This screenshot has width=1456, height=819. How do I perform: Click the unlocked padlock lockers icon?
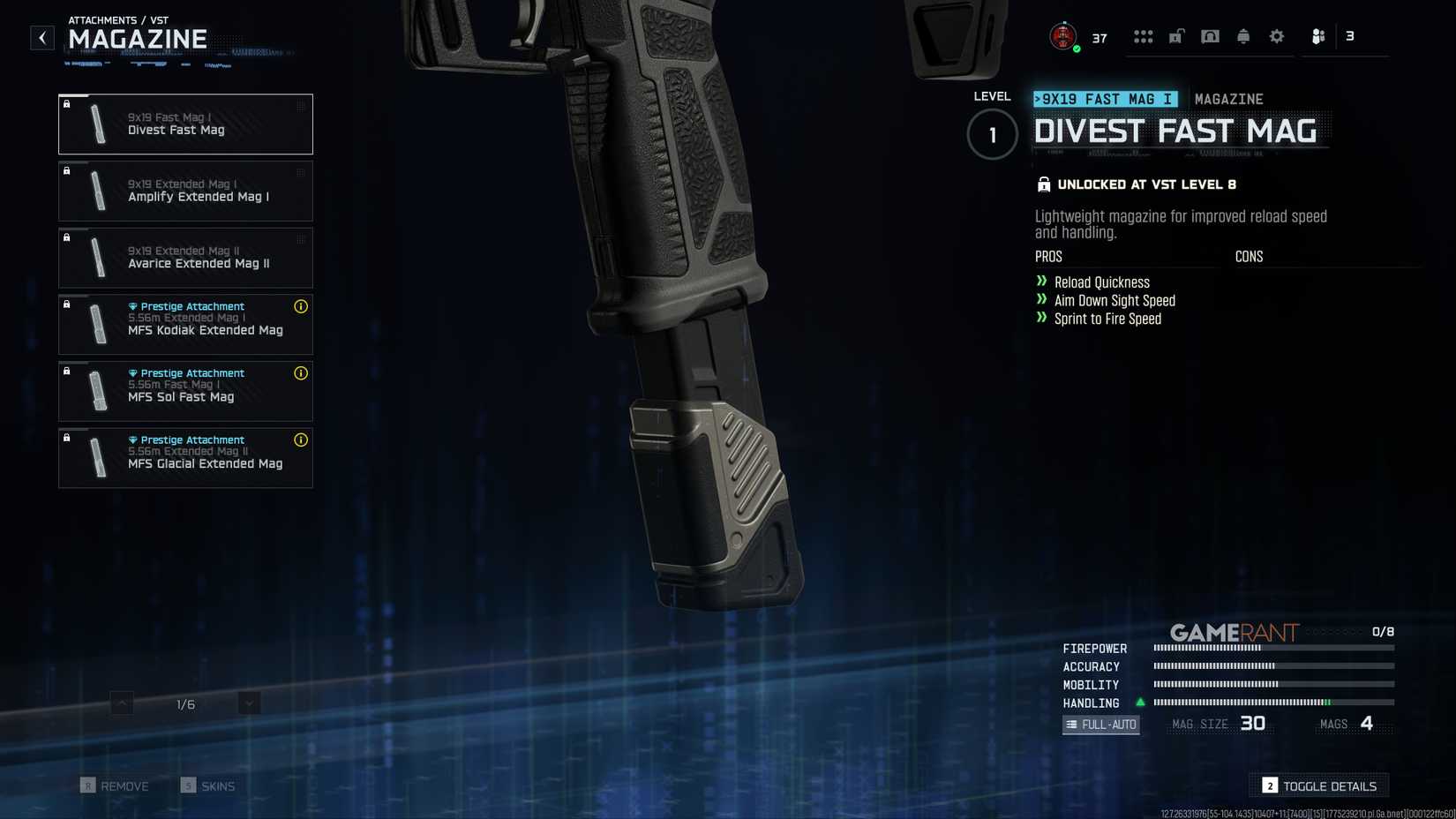click(x=1175, y=36)
